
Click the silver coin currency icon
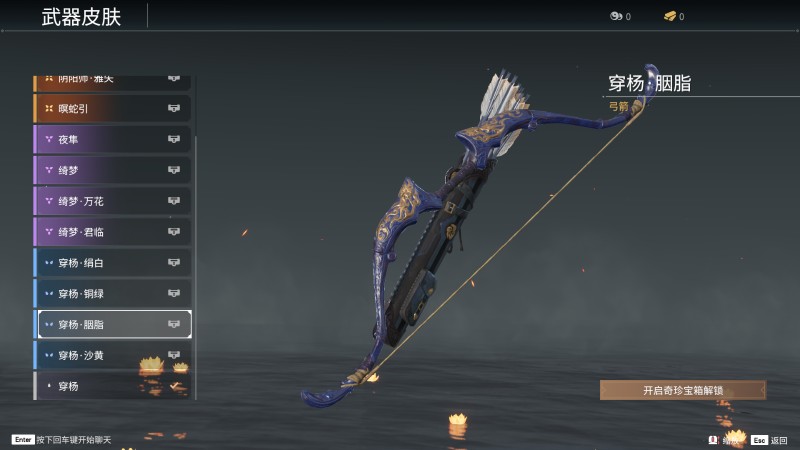(615, 16)
